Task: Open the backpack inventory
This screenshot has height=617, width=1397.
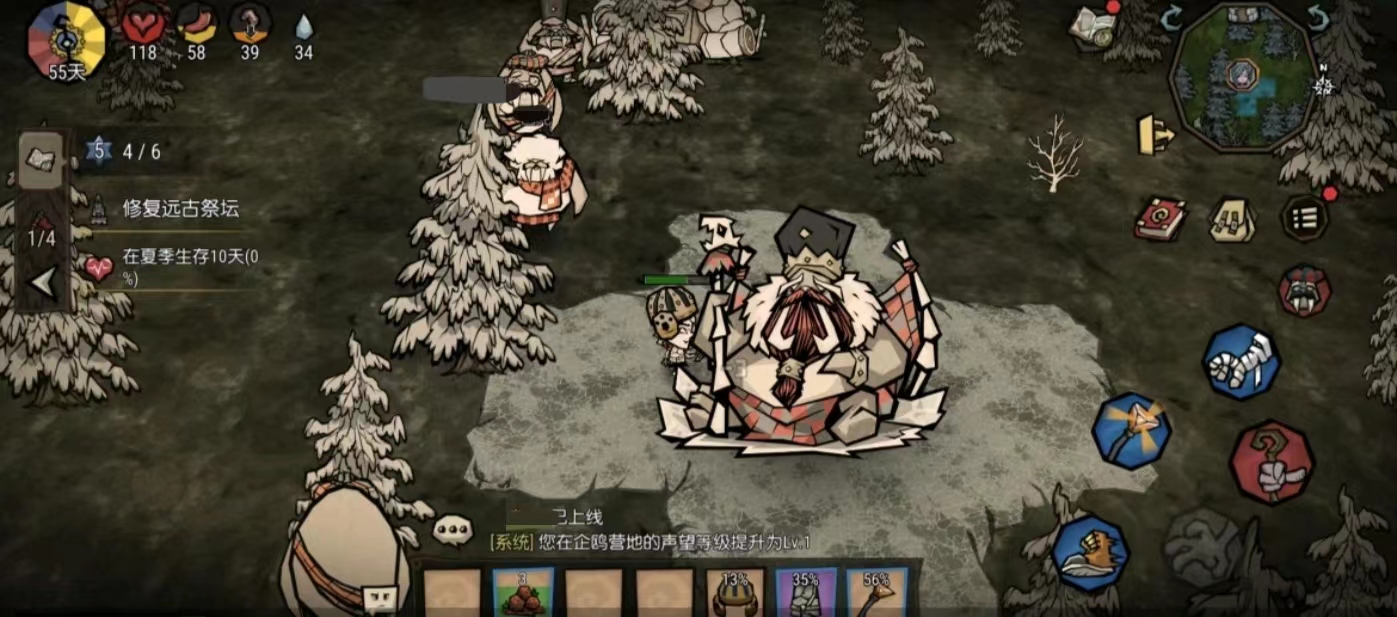Action: click(1233, 219)
